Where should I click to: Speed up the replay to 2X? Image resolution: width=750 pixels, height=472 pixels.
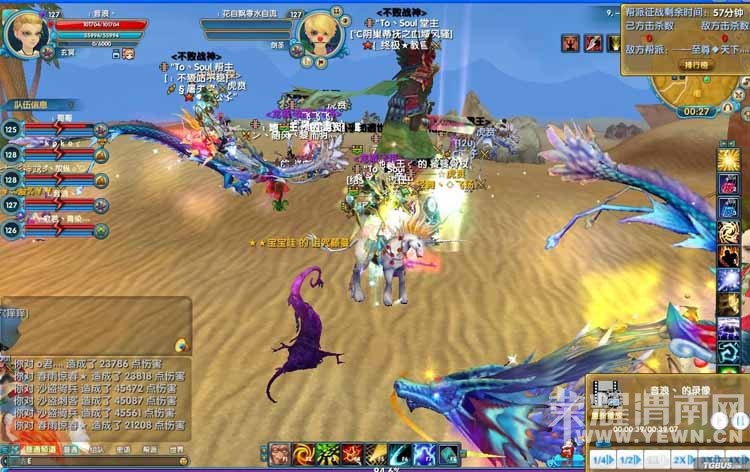[682, 459]
